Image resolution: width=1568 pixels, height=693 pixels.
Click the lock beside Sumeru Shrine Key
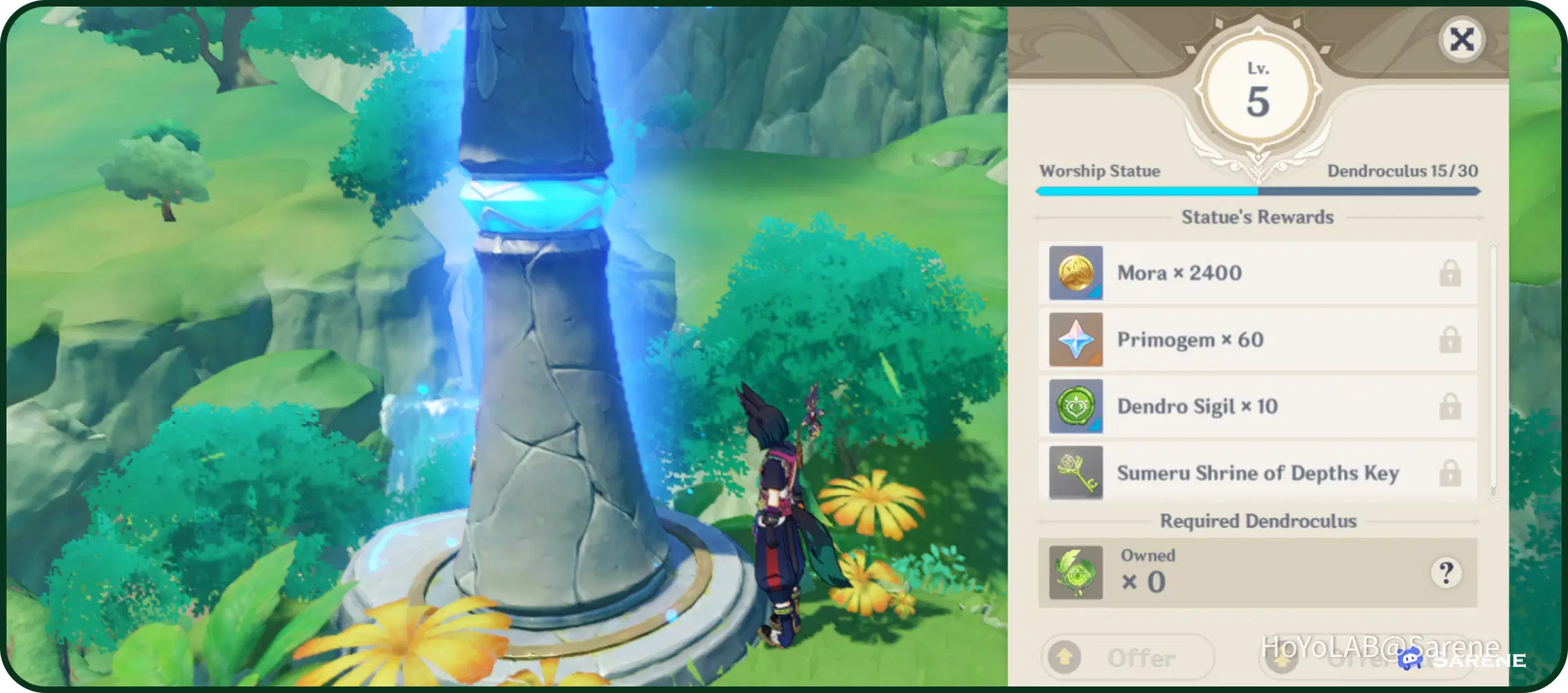coord(1451,474)
